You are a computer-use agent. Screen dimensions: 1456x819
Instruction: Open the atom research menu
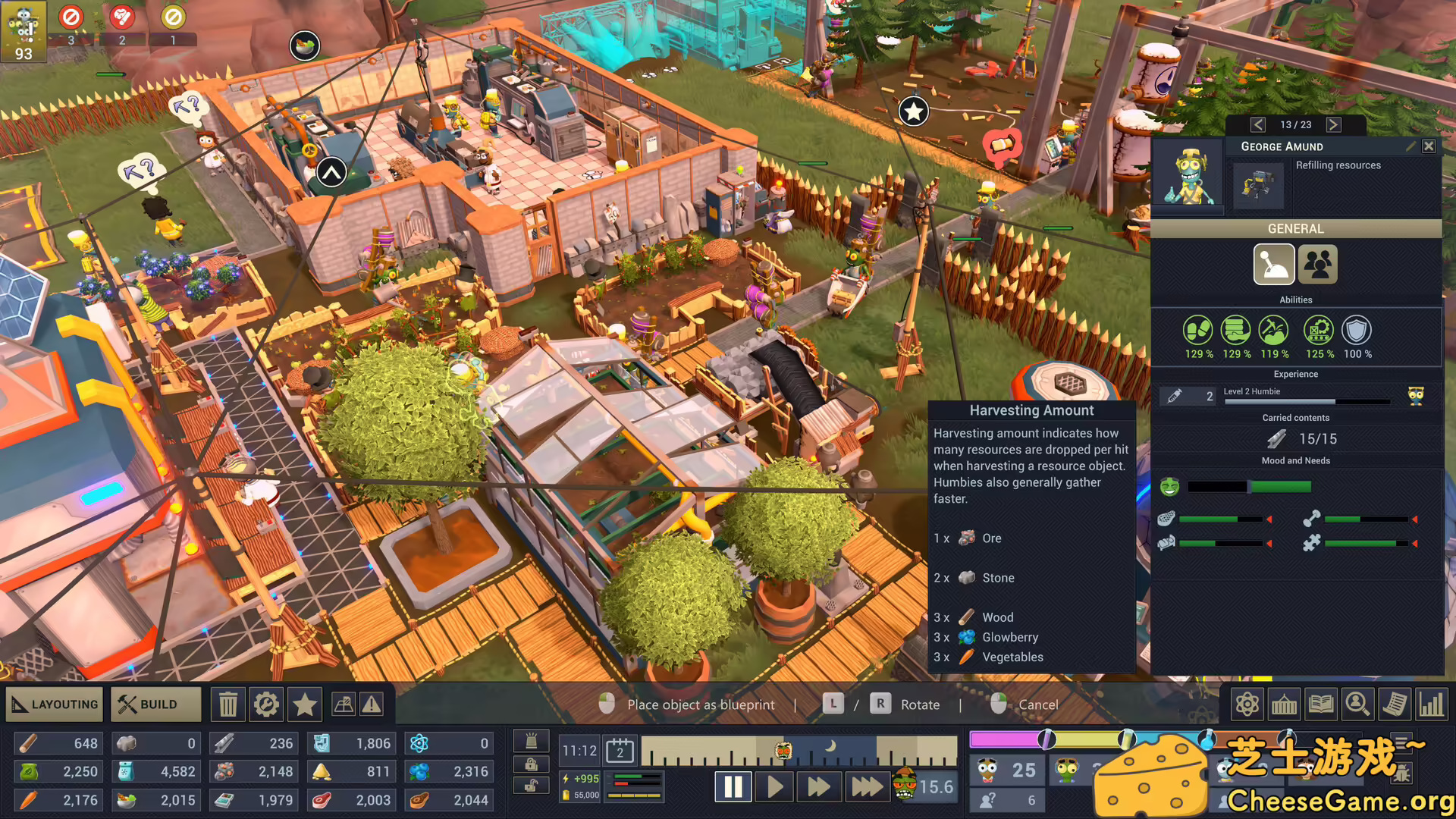click(x=1247, y=704)
